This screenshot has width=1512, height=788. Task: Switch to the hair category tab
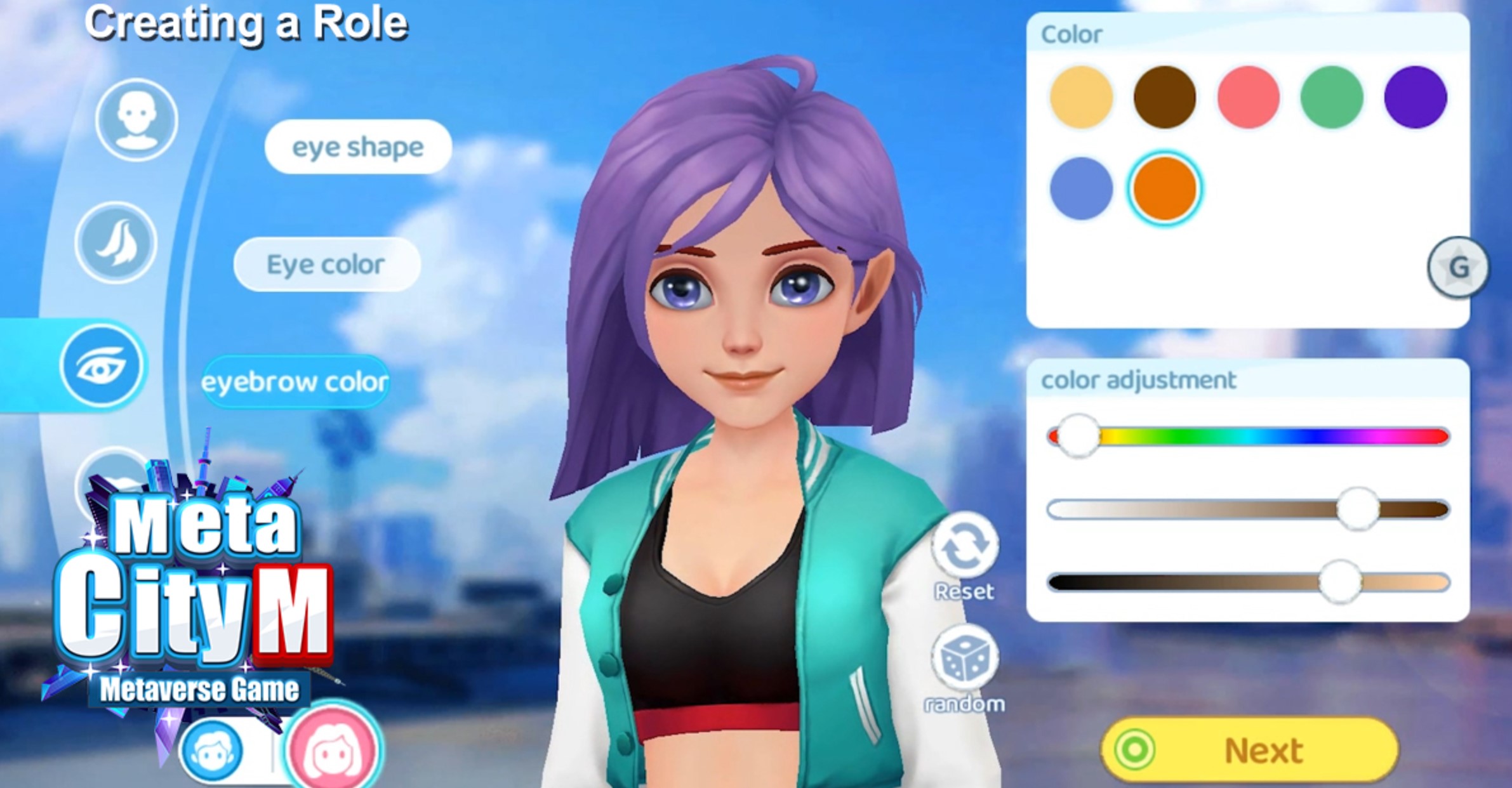click(116, 242)
